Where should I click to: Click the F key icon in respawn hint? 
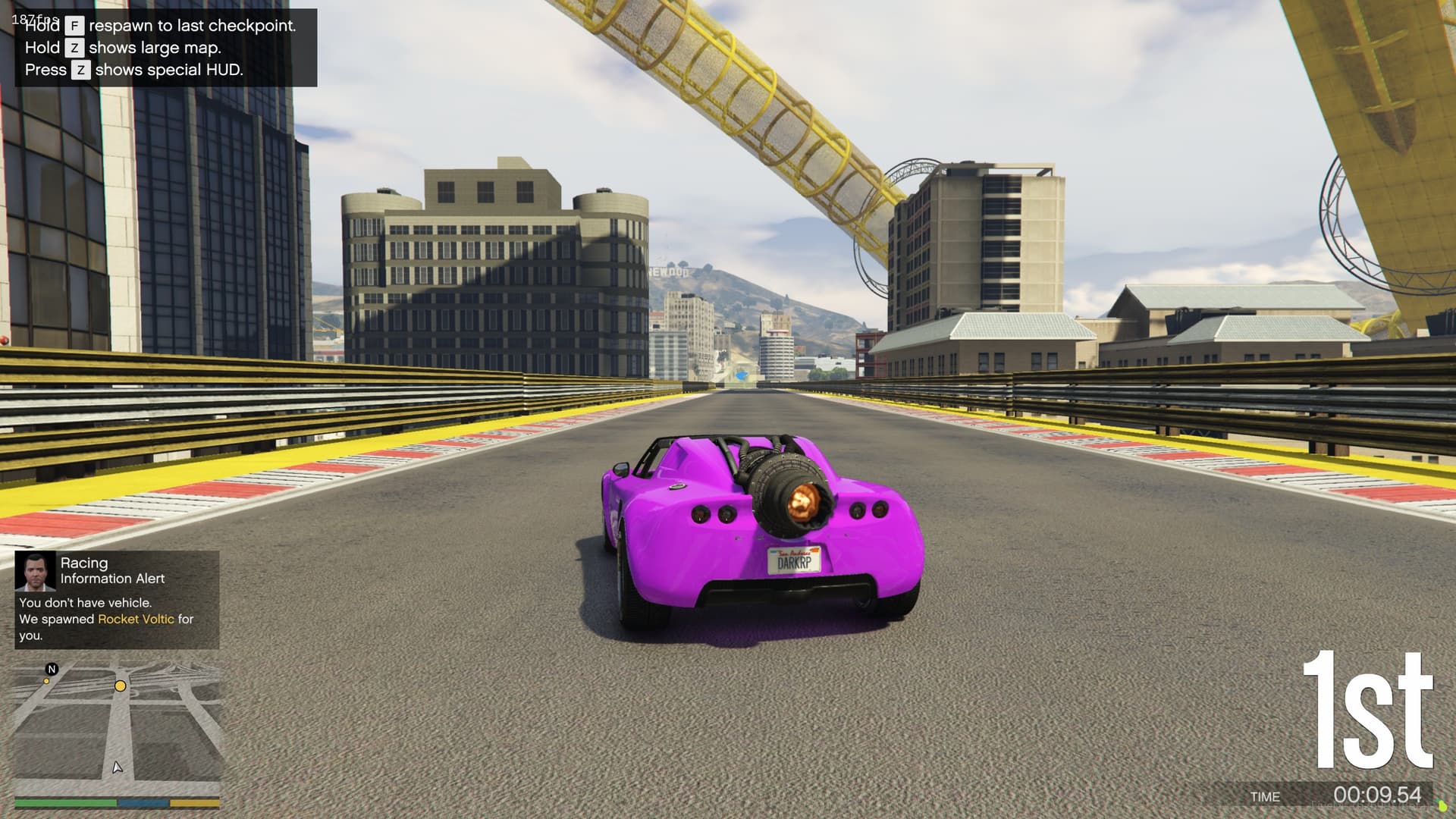point(74,26)
